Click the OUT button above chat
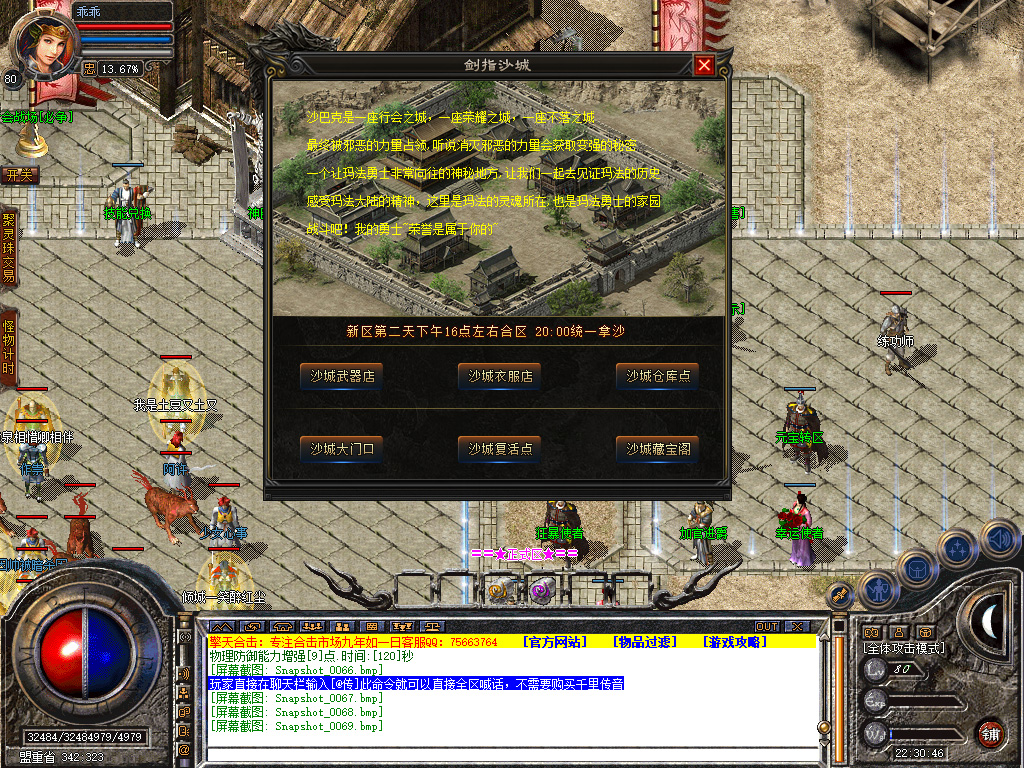 767,627
